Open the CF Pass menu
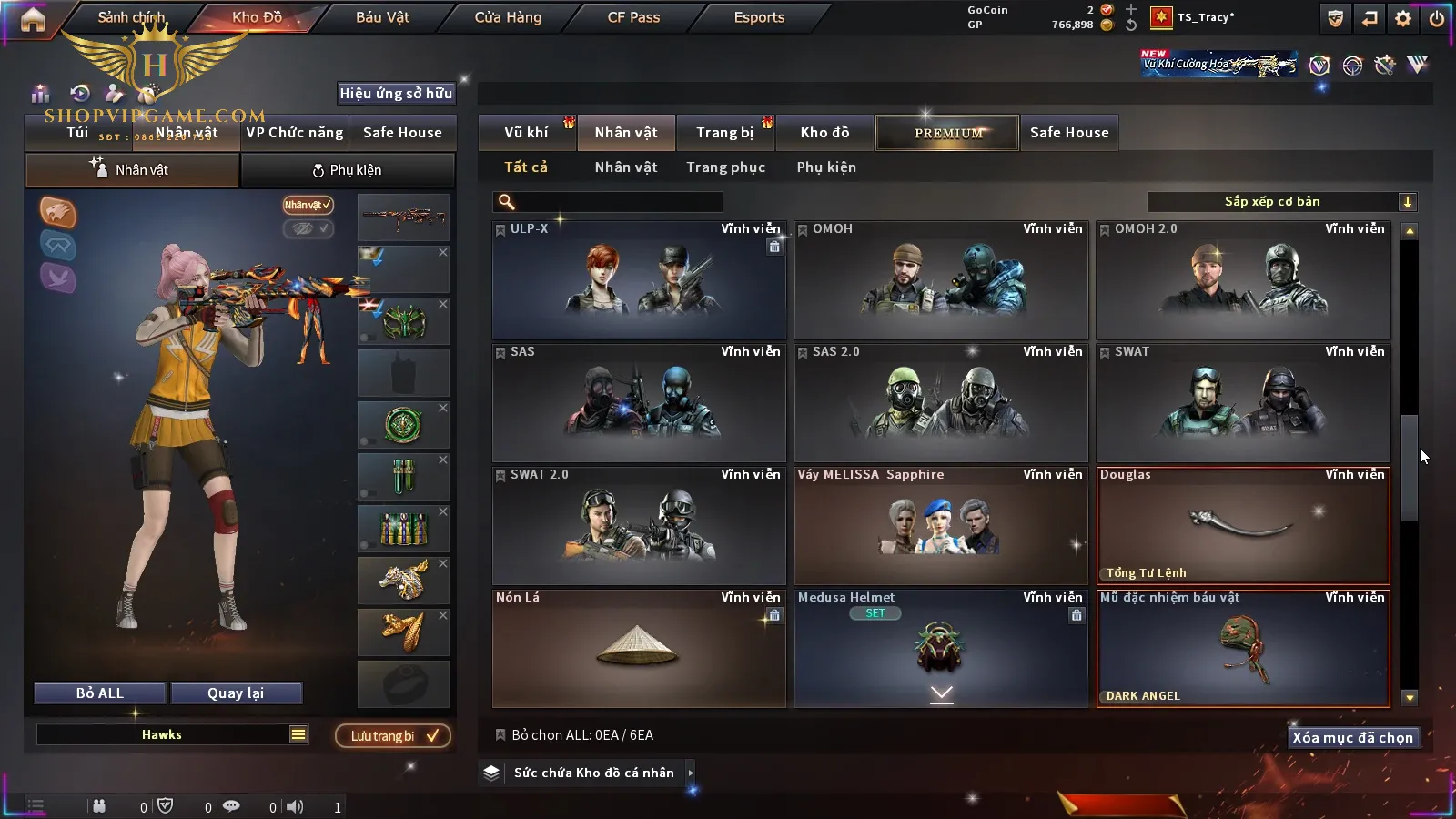This screenshot has width=1456, height=819. point(633,17)
